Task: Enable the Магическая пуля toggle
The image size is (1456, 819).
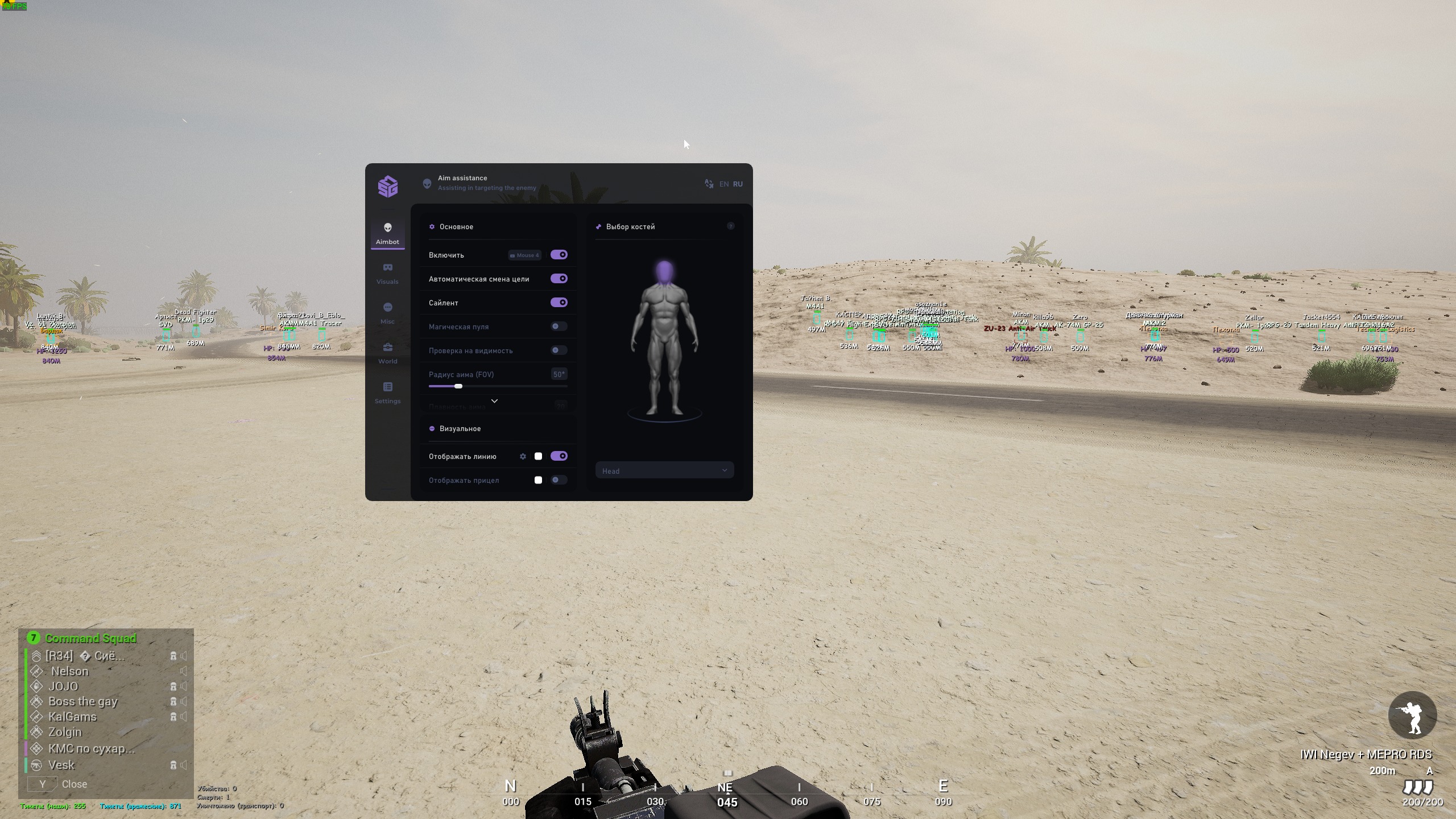Action: [x=559, y=326]
